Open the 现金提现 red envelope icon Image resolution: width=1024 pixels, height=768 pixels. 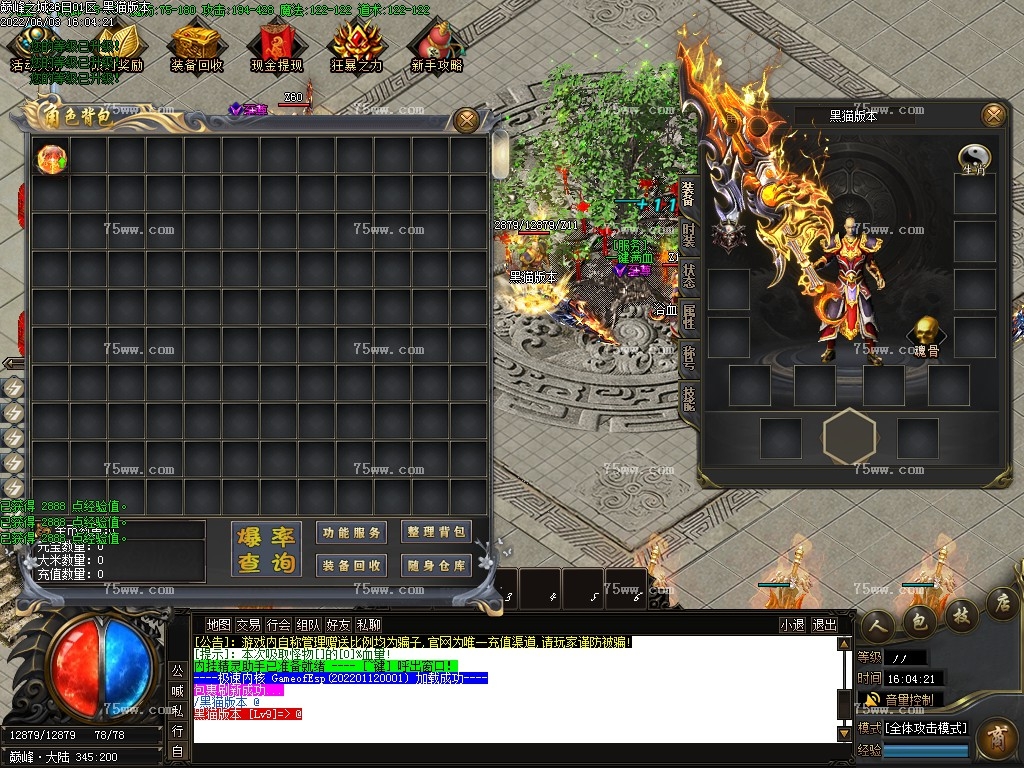pos(277,48)
